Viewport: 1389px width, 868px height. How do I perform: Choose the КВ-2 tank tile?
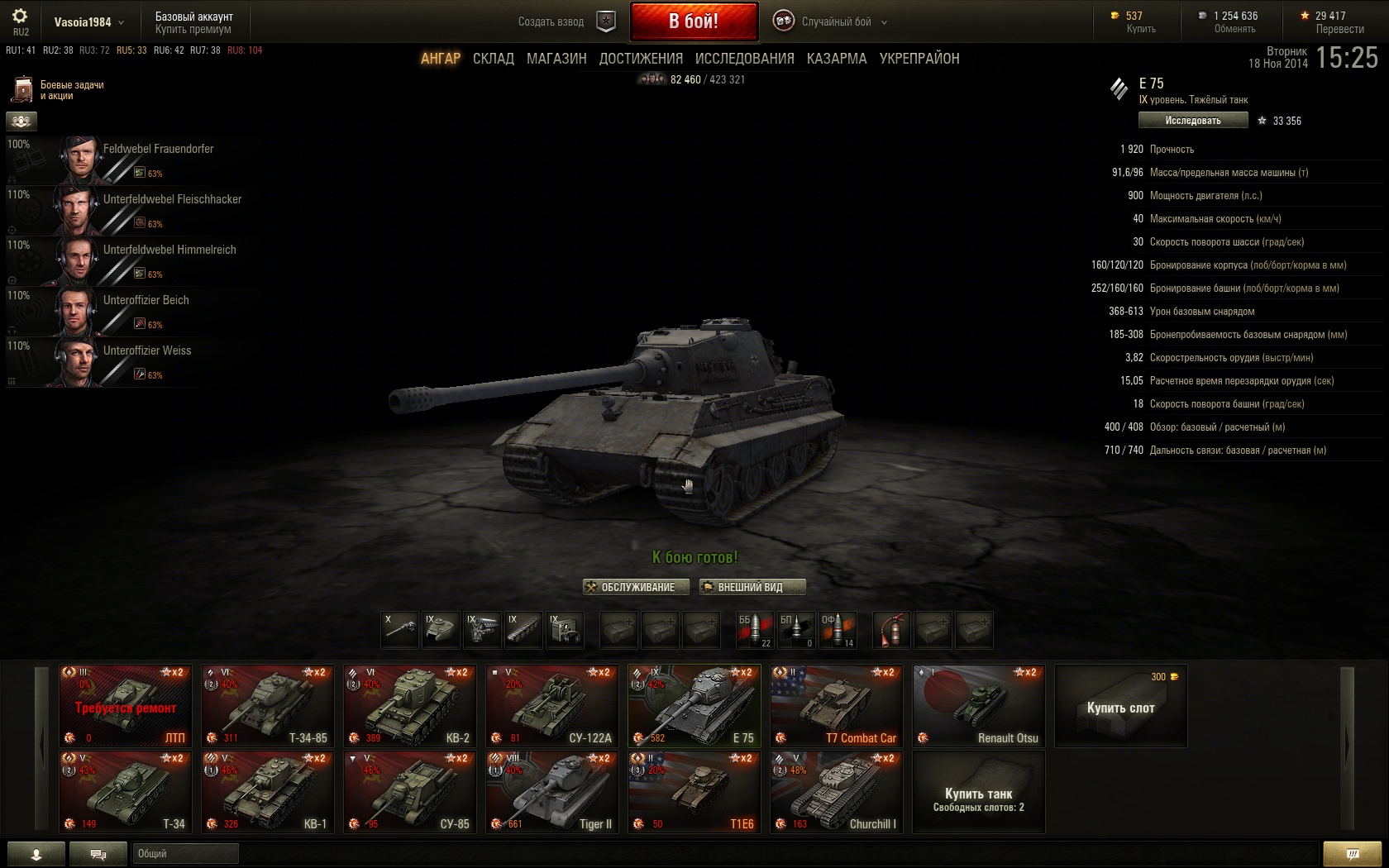tap(410, 706)
